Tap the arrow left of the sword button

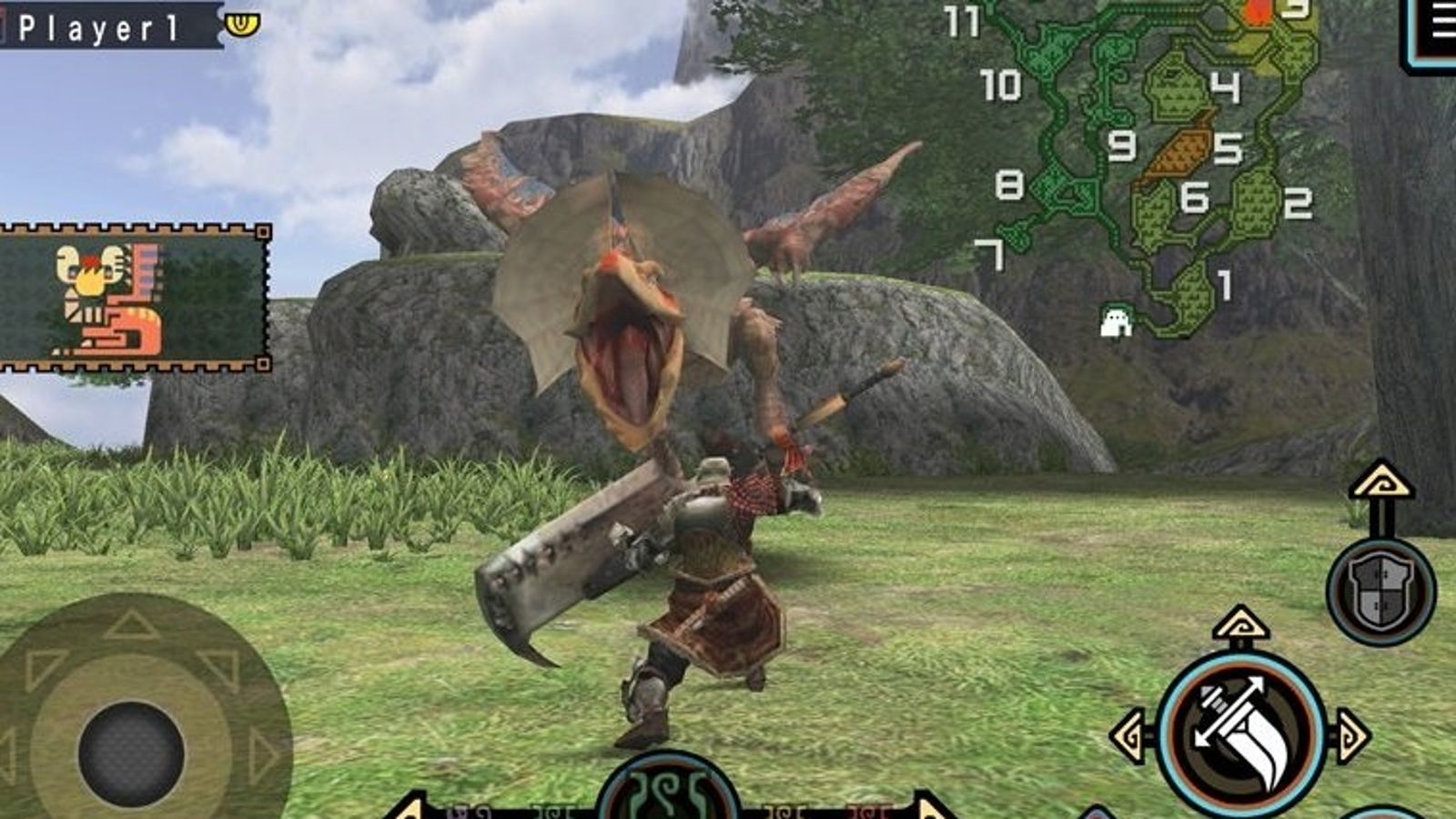1131,735
